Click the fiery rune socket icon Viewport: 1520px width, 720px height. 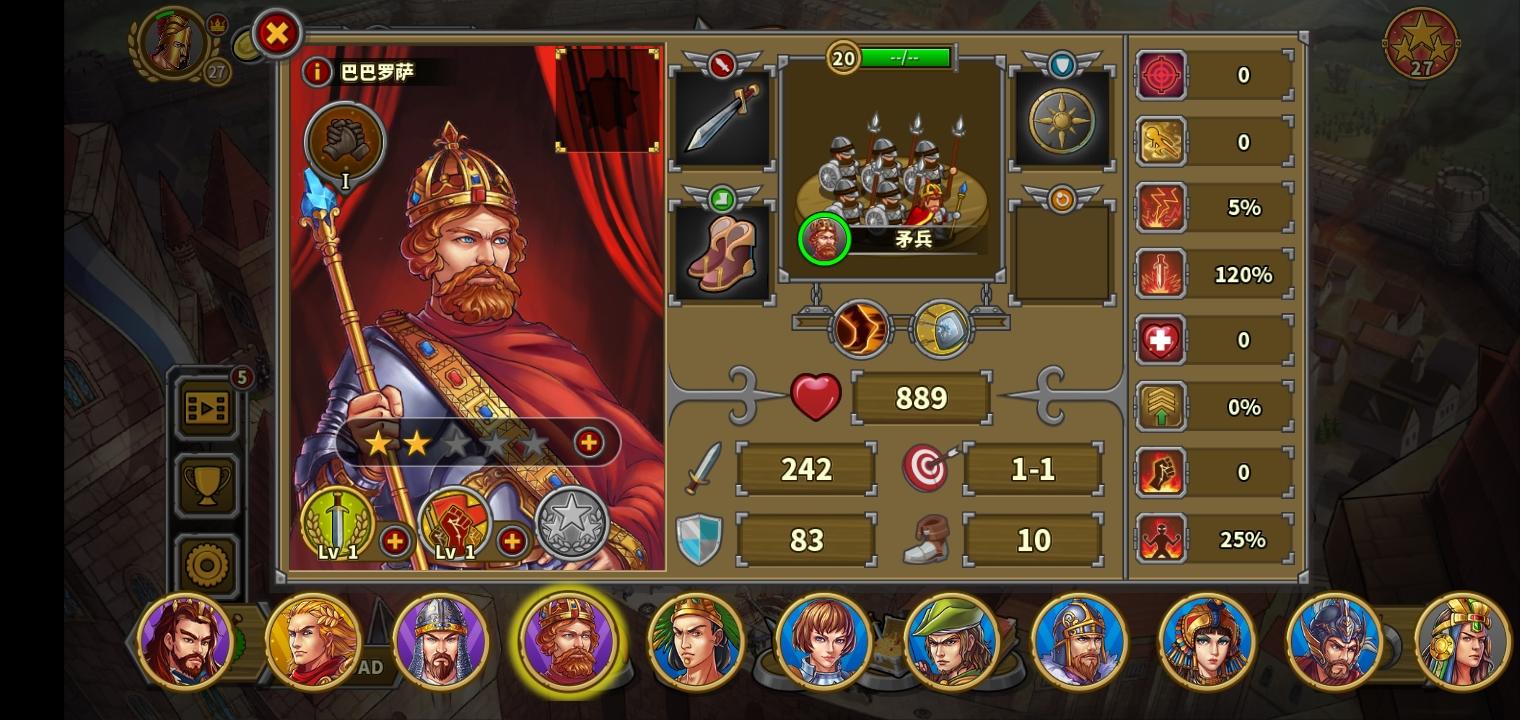tap(858, 328)
